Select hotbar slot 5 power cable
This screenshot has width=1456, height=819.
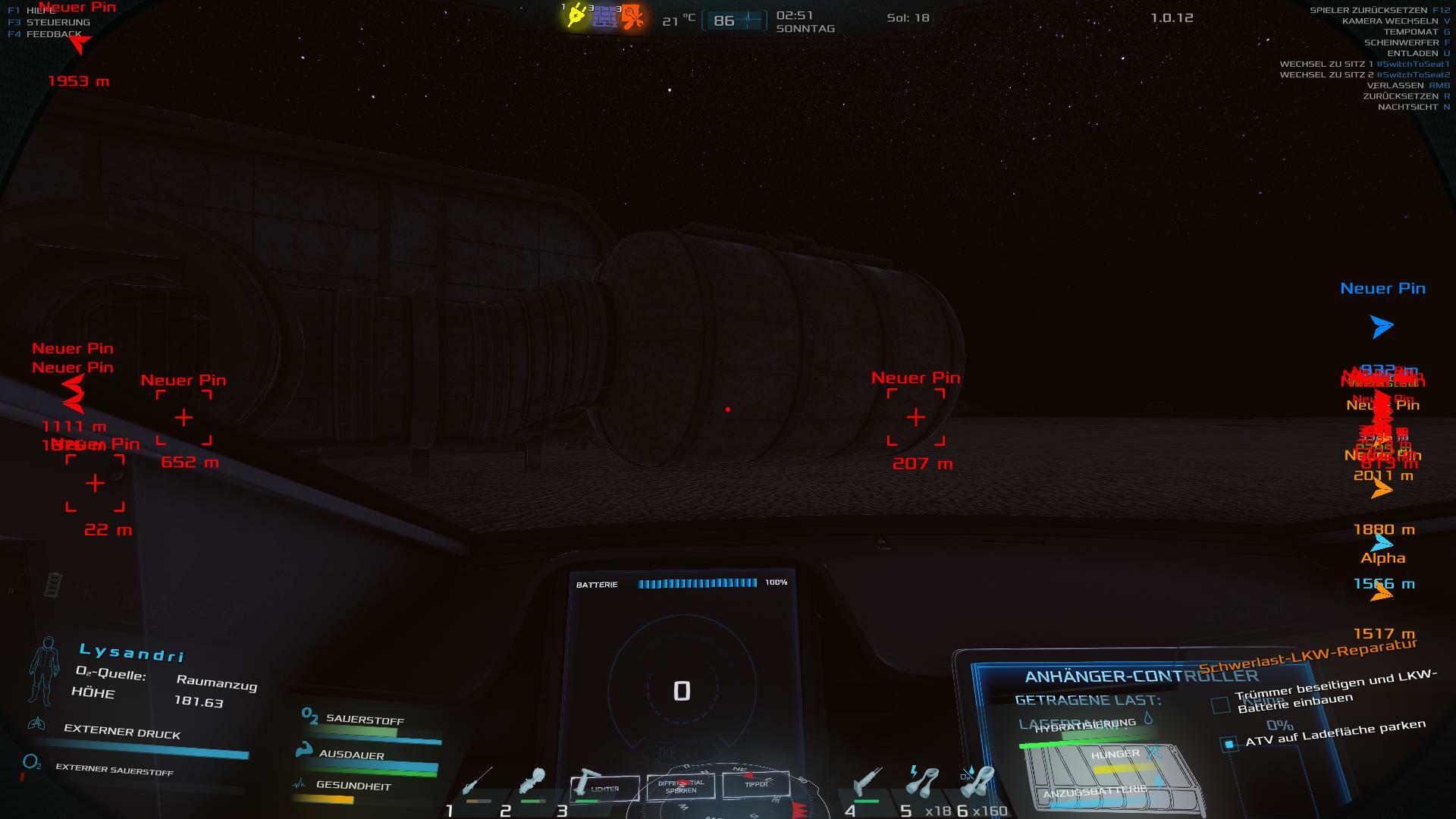click(x=921, y=782)
